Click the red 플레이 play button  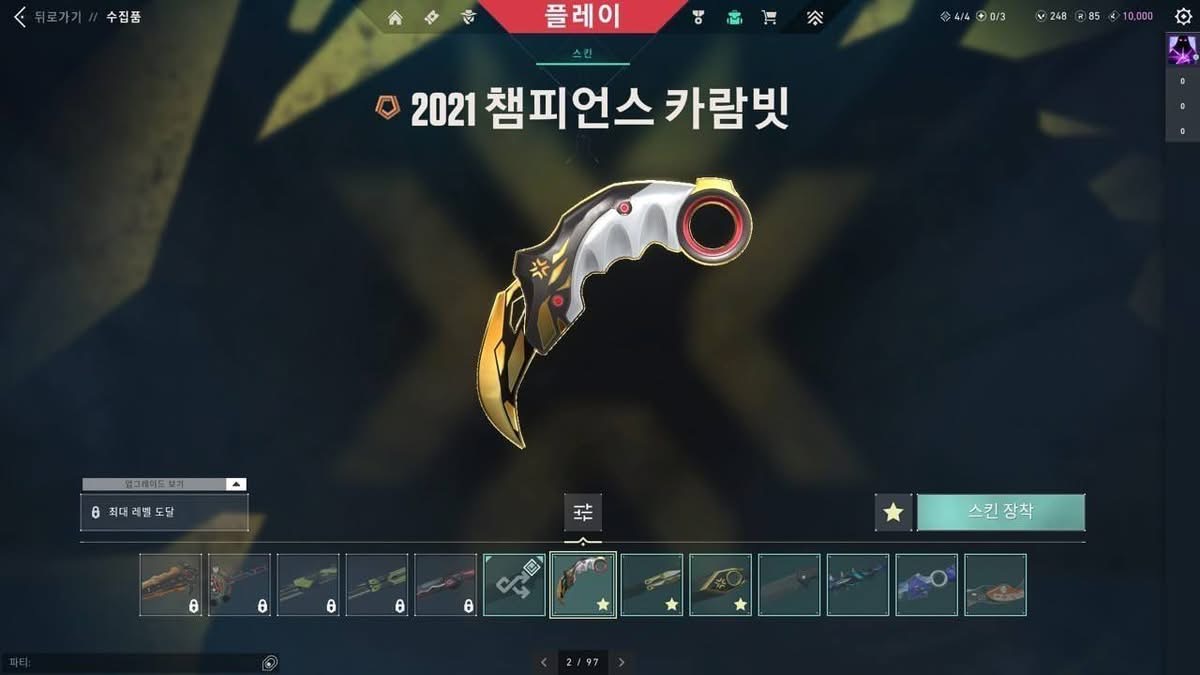[x=582, y=16]
